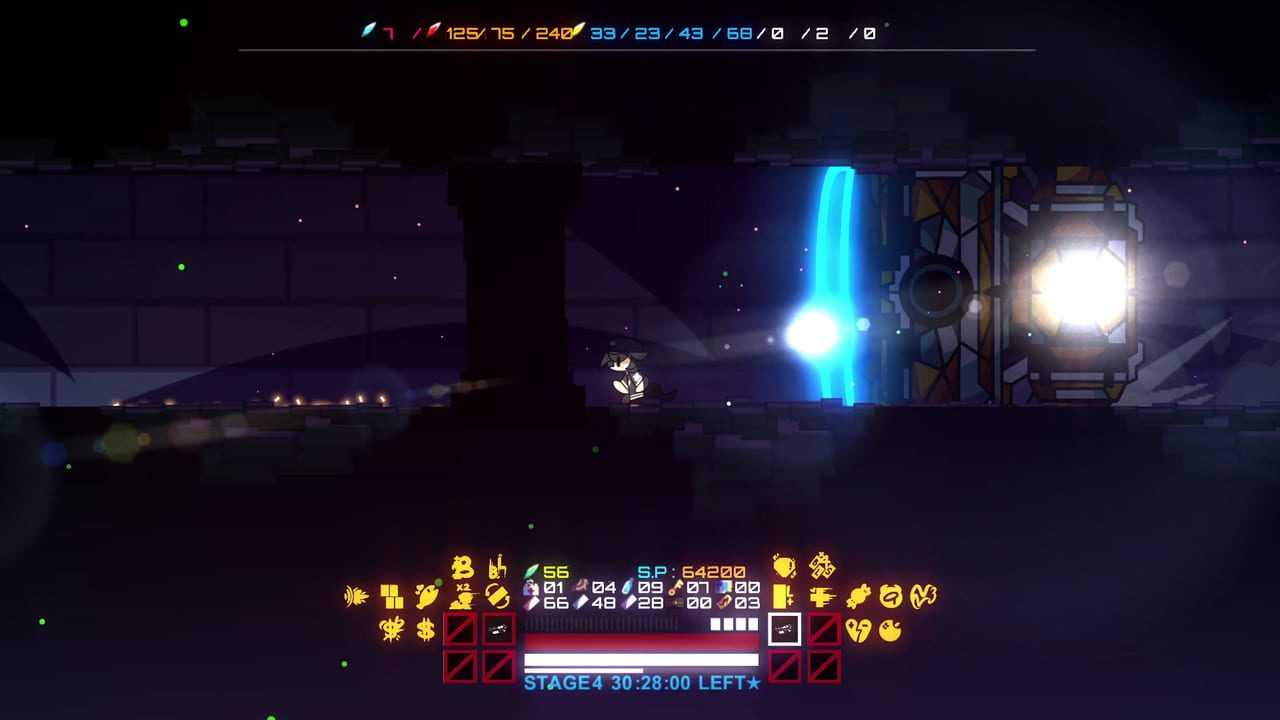Click the x2 speed runner perk icon
The height and width of the screenshot is (720, 1280).
tap(461, 597)
